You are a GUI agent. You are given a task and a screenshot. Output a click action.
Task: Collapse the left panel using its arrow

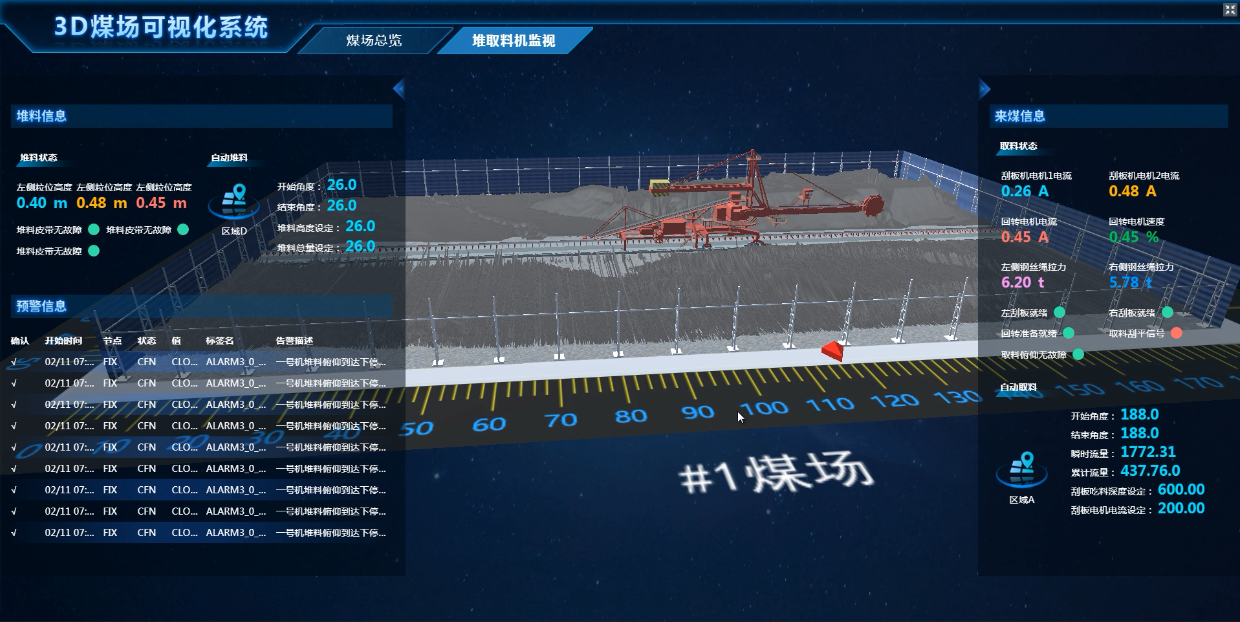398,89
